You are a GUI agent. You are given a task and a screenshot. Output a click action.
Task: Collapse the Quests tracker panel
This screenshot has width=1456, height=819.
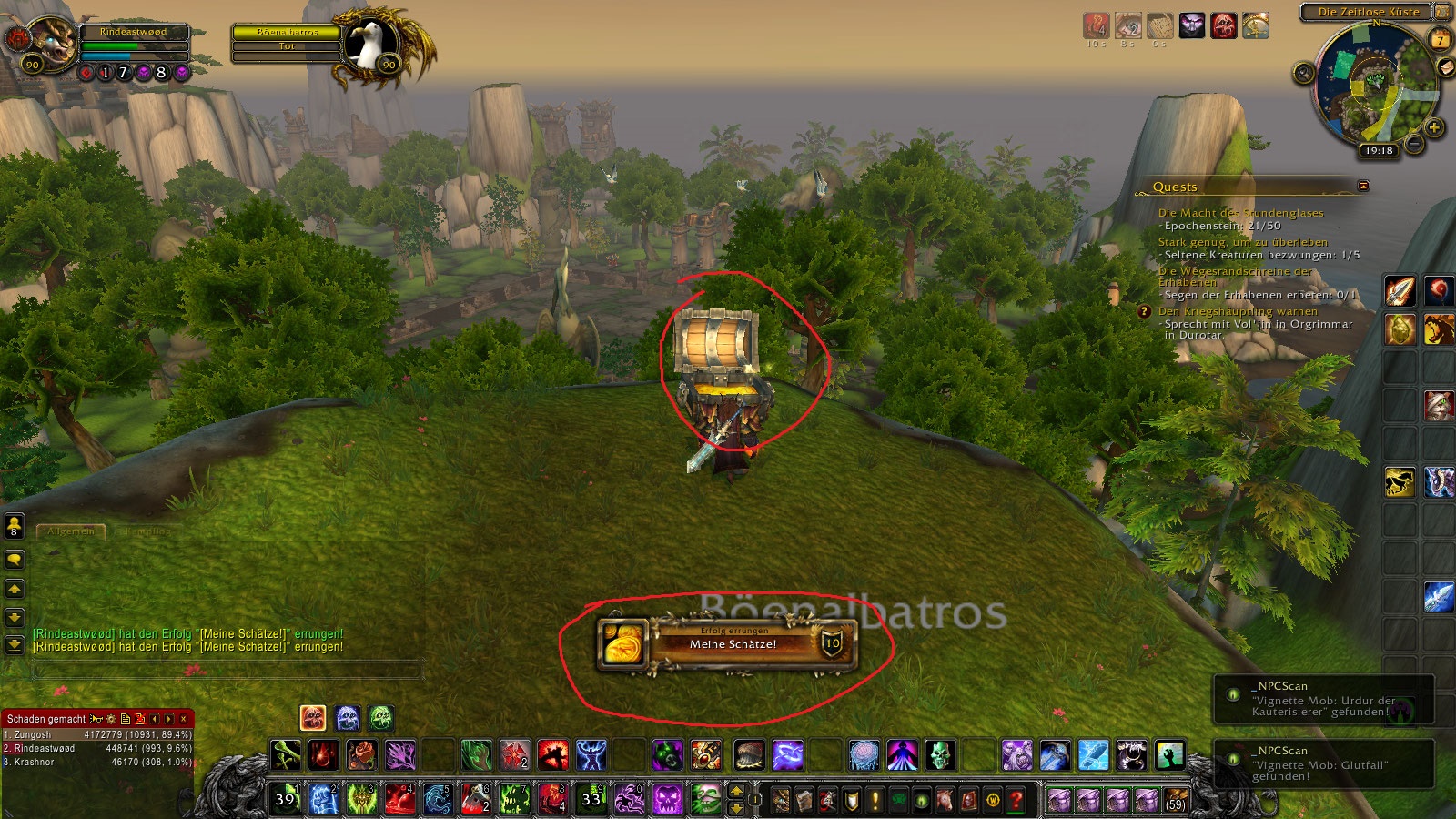[1363, 186]
